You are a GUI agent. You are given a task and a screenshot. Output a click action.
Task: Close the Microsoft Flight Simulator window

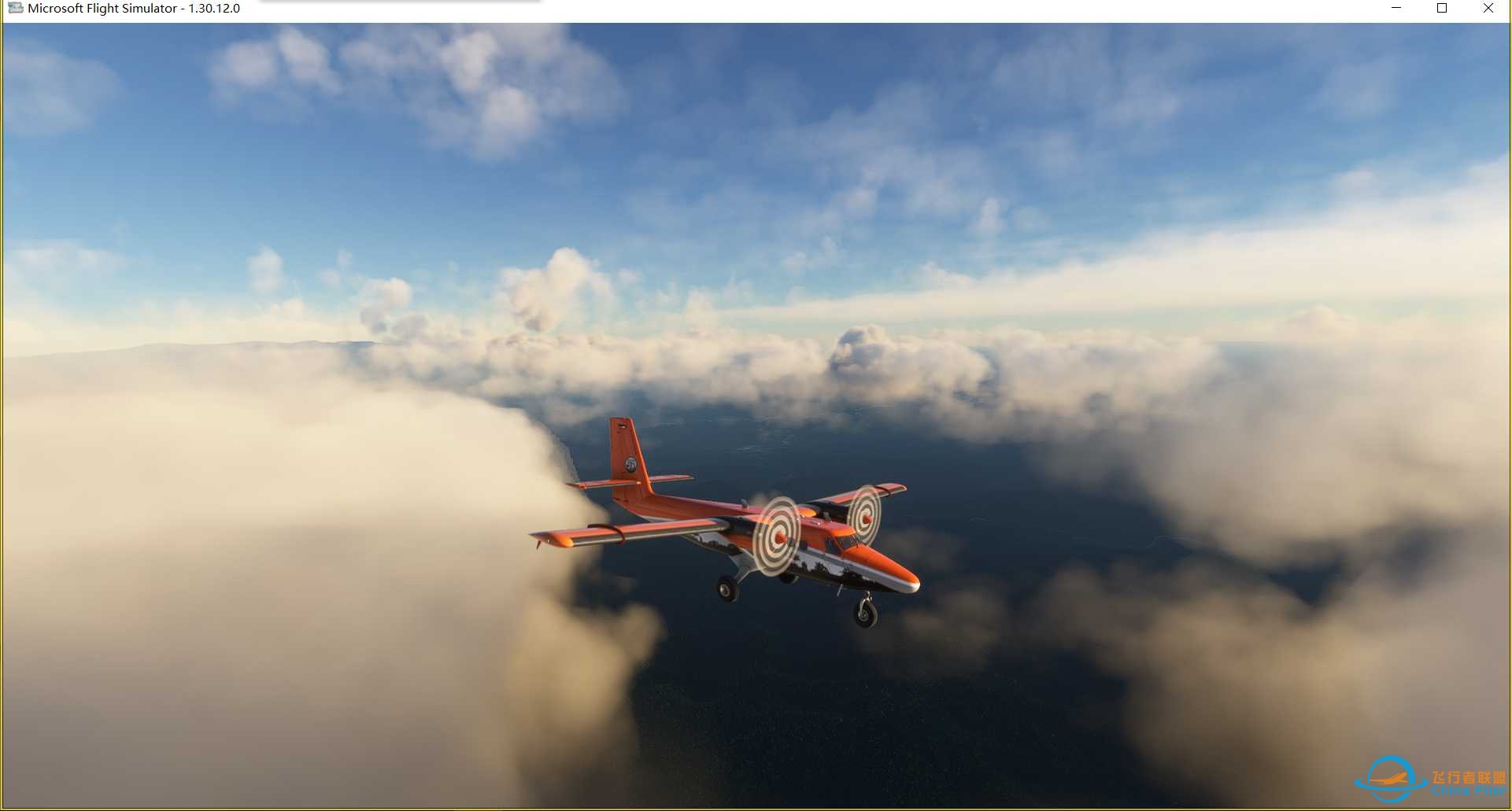point(1488,9)
